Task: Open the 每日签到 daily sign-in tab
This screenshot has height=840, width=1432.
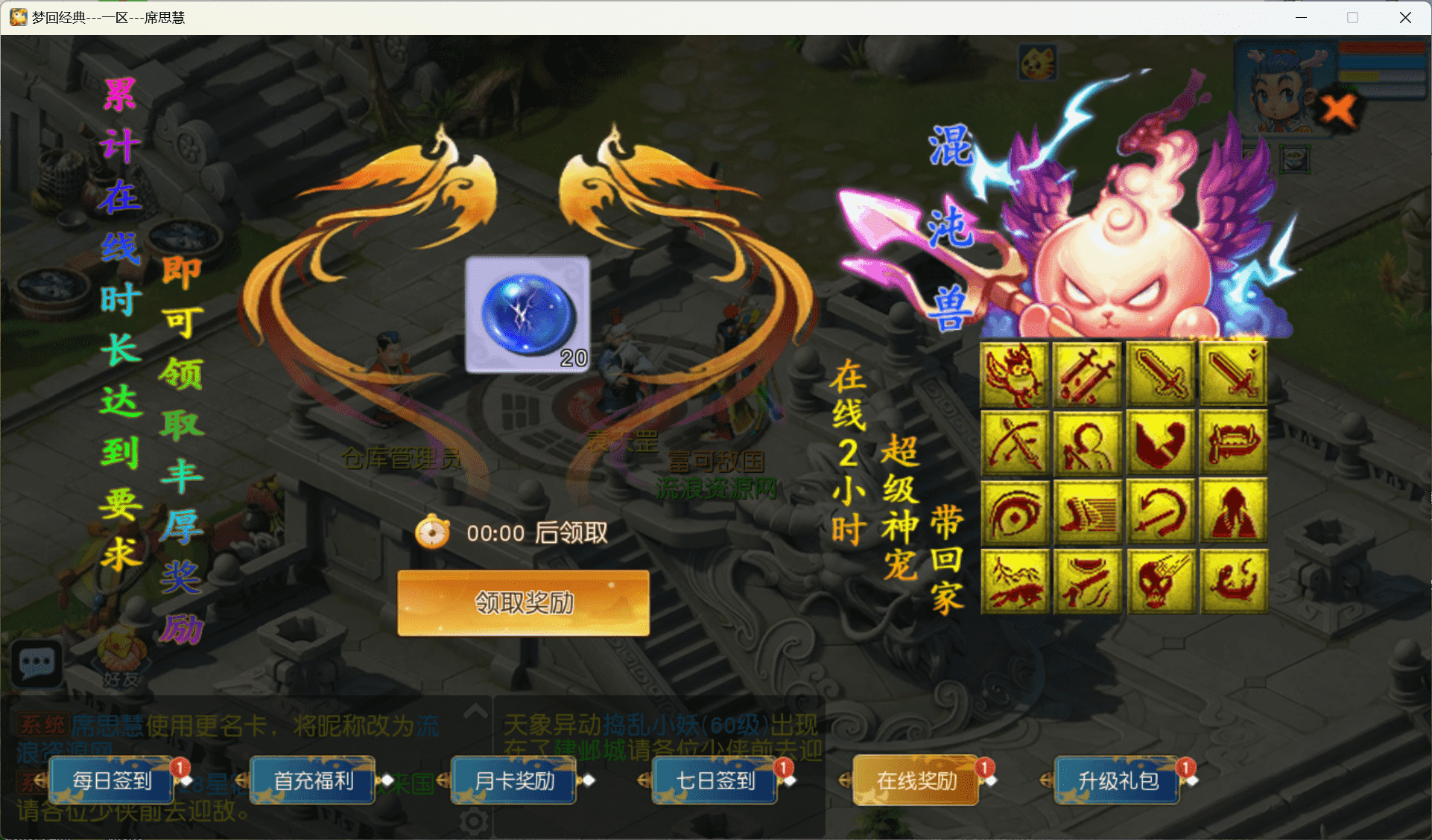Action: coord(112,780)
